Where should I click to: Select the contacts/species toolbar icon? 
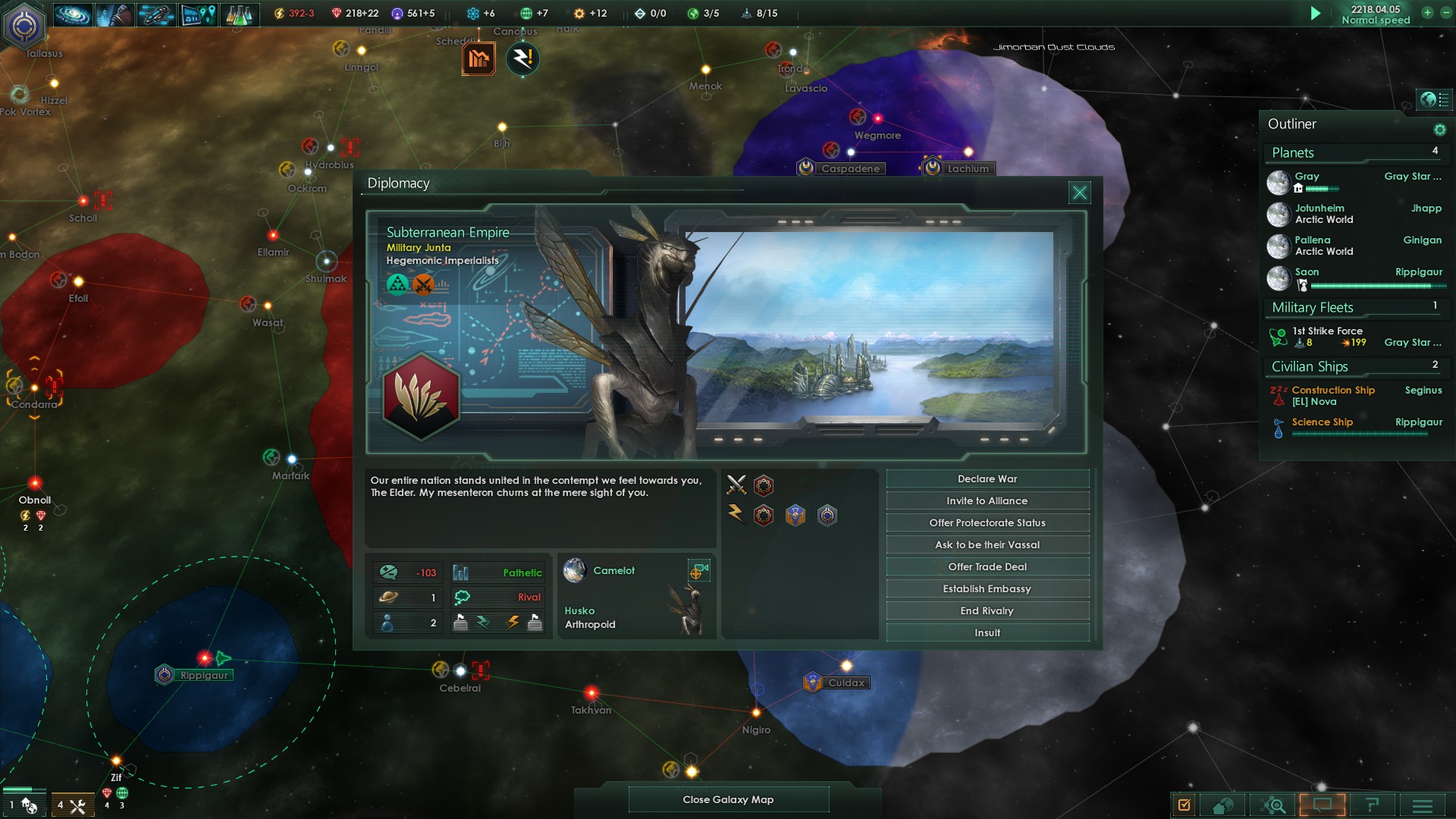point(114,13)
